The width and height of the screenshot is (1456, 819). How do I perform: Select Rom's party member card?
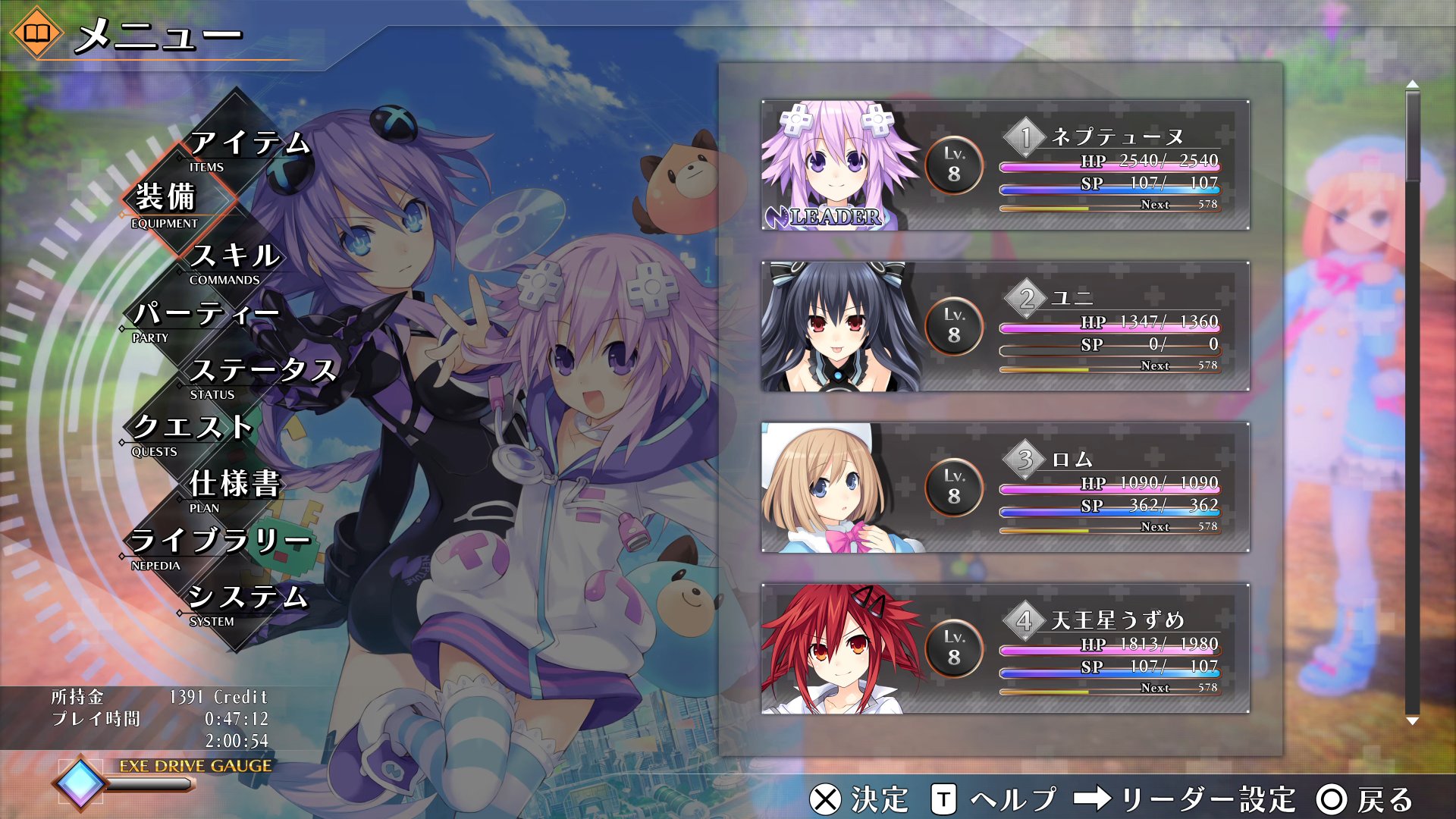click(1005, 488)
